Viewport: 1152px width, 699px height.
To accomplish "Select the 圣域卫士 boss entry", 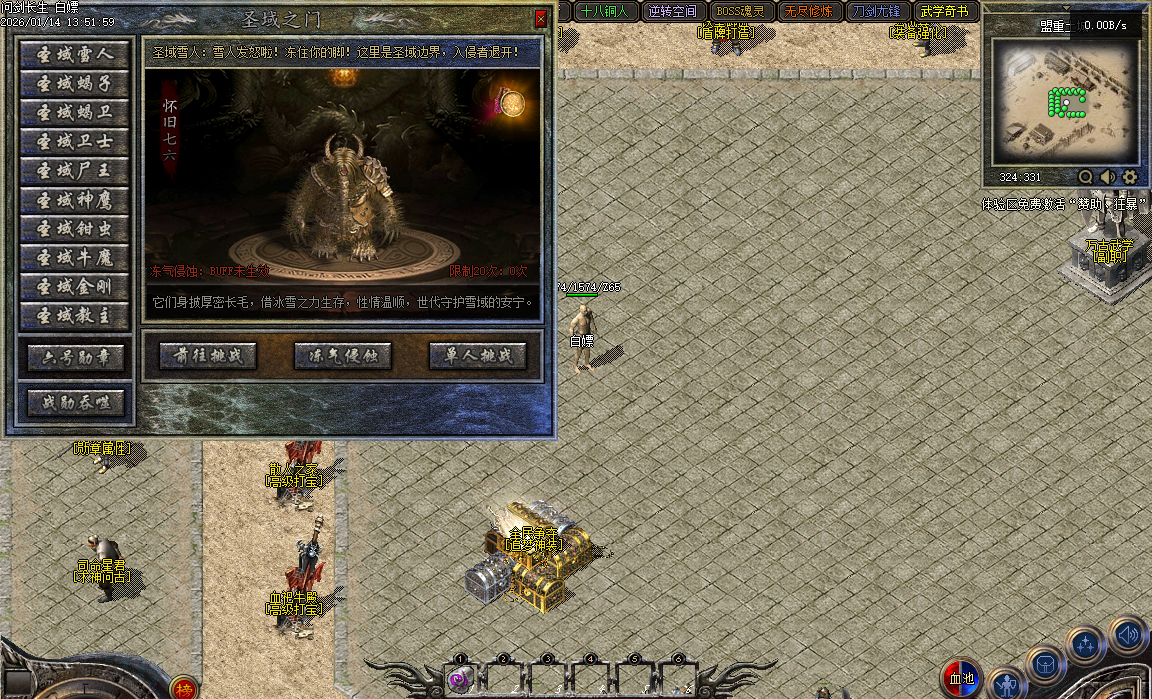I will tap(75, 142).
